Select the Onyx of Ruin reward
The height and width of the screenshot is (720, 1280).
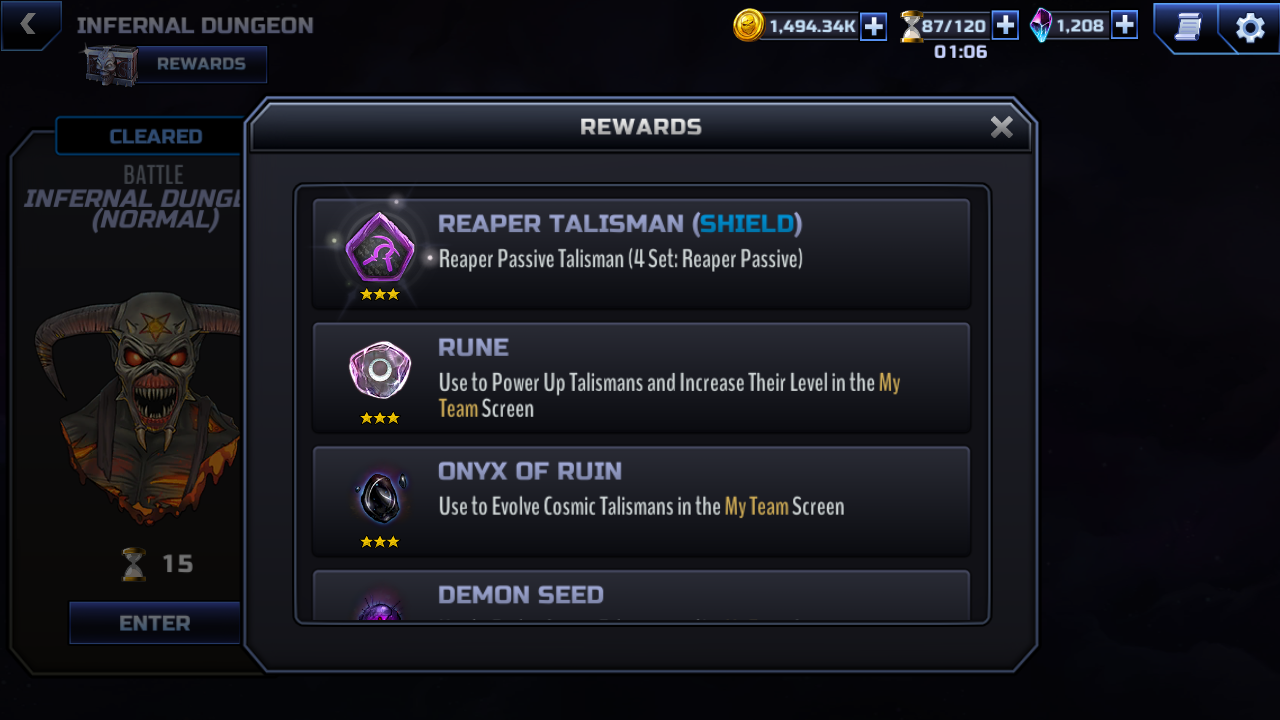click(x=641, y=501)
